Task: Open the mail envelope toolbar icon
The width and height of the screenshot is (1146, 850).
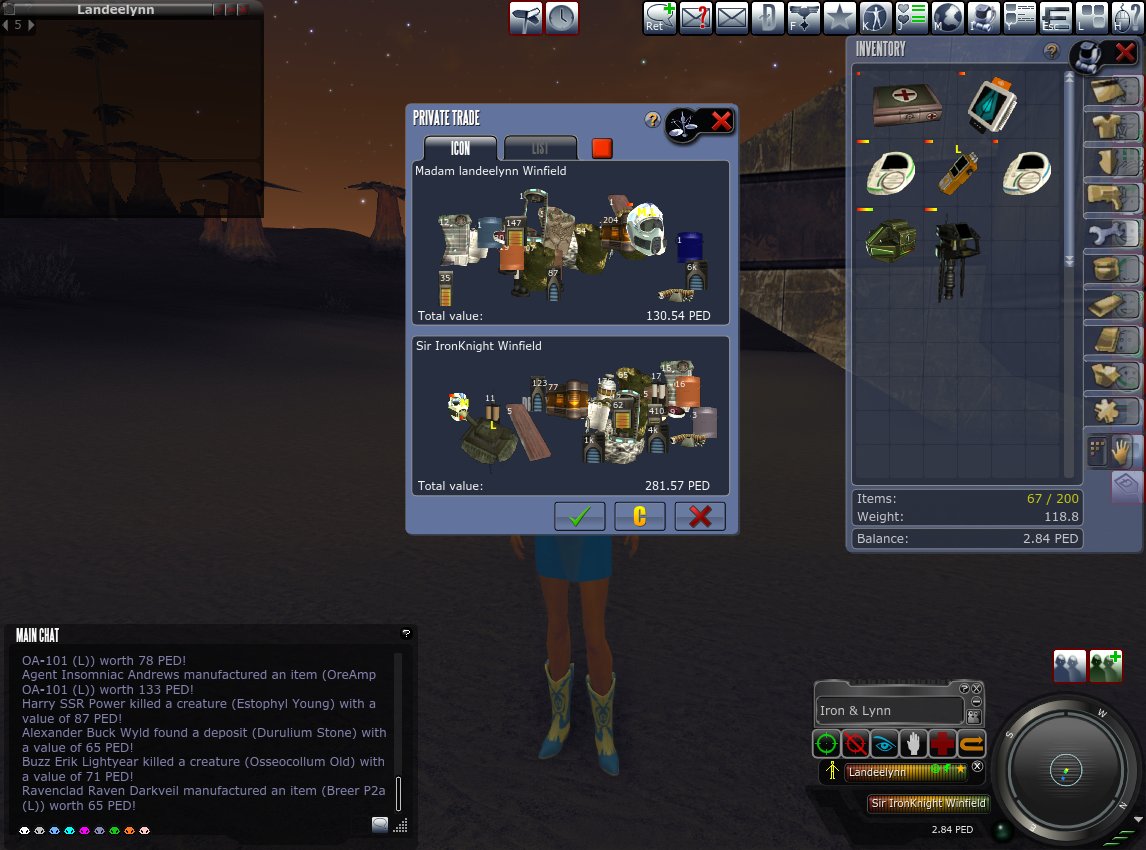Action: 732,17
